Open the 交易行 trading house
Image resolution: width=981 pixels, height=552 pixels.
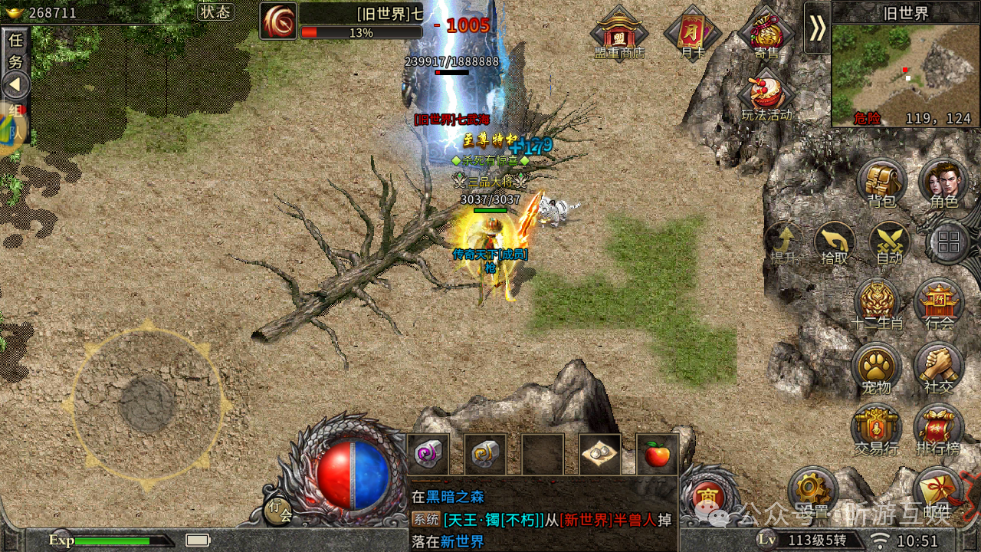pyautogui.click(x=876, y=428)
